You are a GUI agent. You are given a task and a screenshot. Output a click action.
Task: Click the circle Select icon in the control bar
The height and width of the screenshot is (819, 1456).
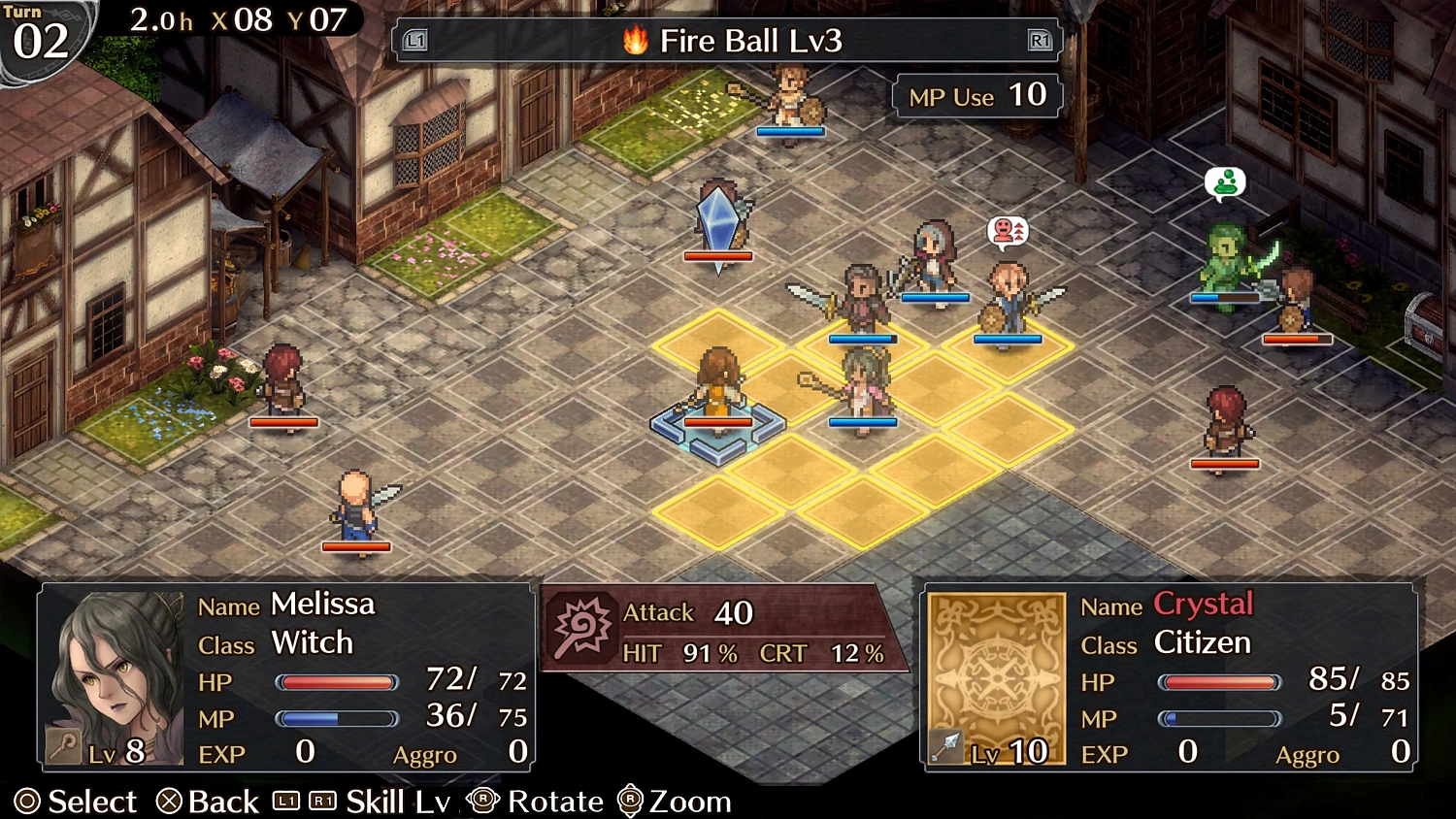[29, 802]
